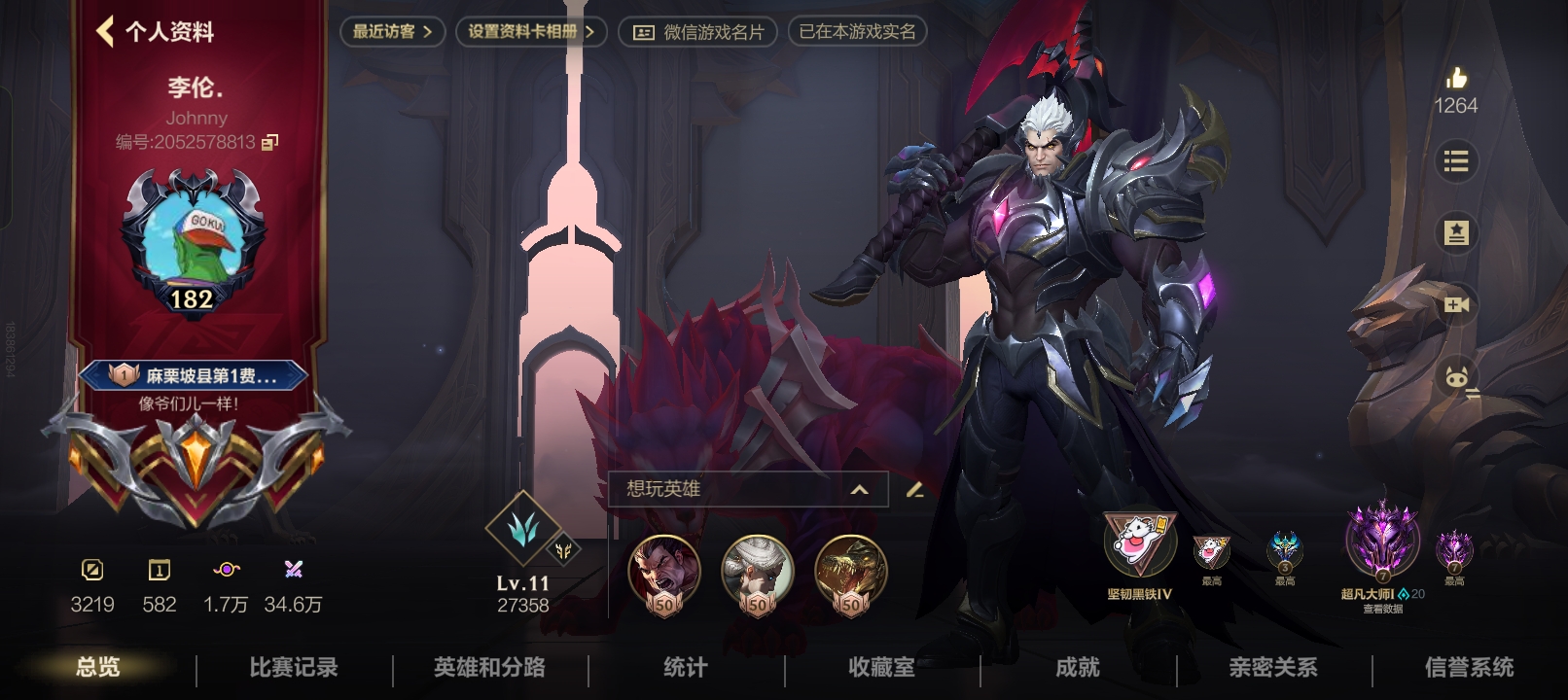Click the video camera icon
Viewport: 1568px width, 700px height.
[1455, 305]
